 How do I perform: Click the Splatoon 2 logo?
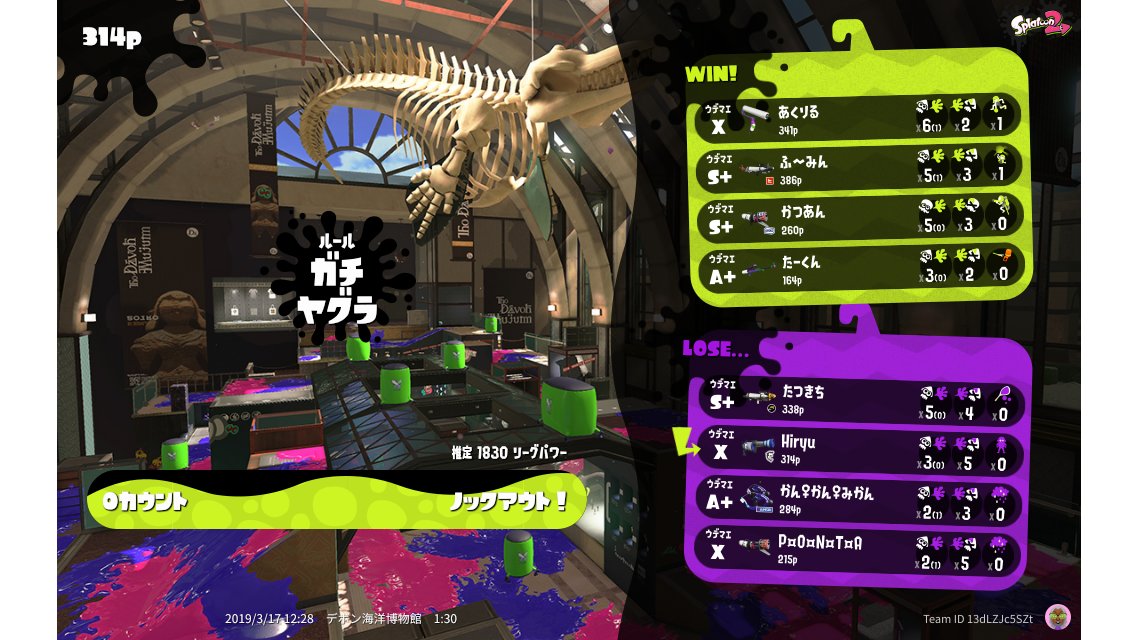1040,25
